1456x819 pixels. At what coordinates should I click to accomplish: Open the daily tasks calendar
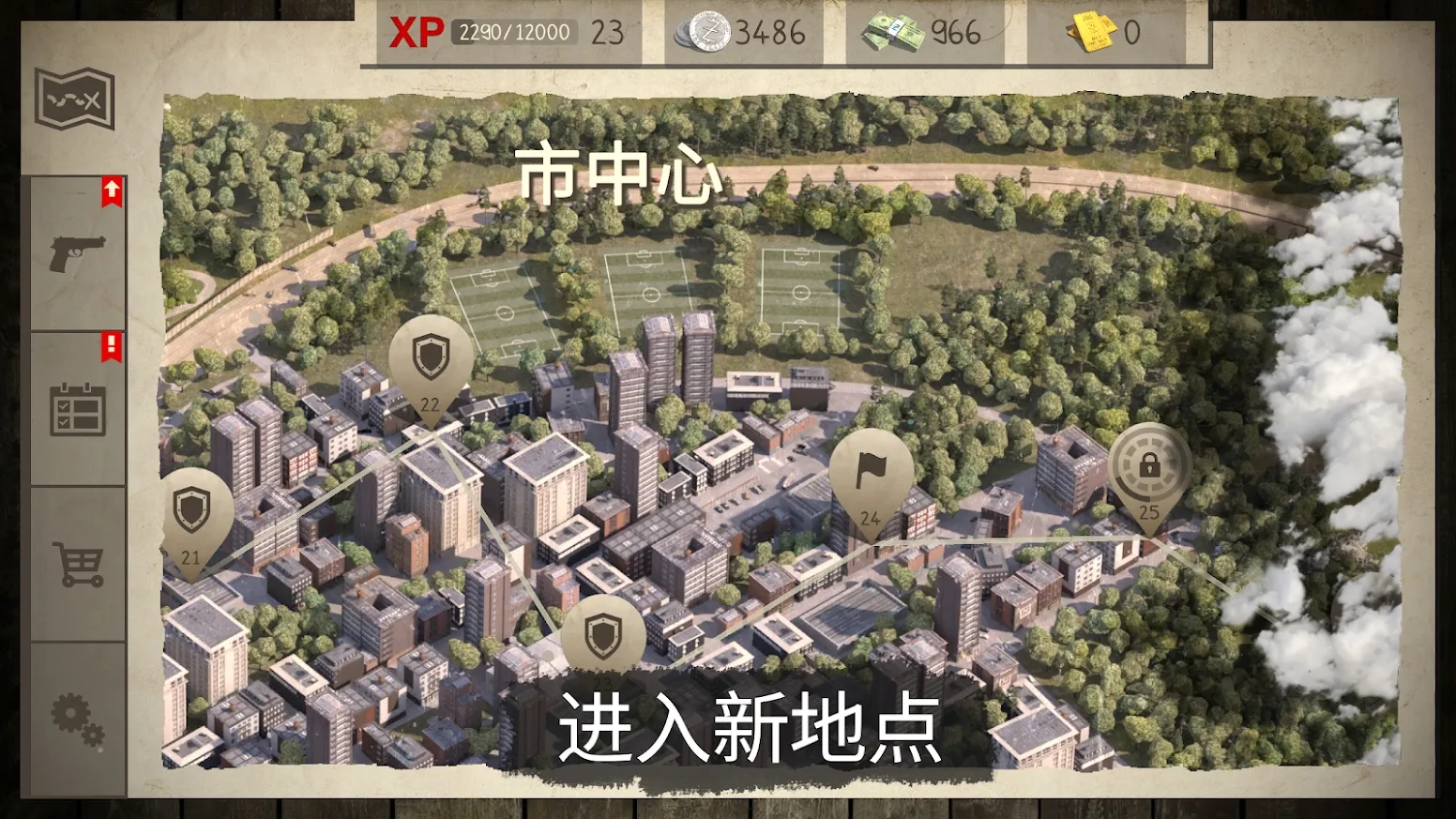click(x=75, y=408)
